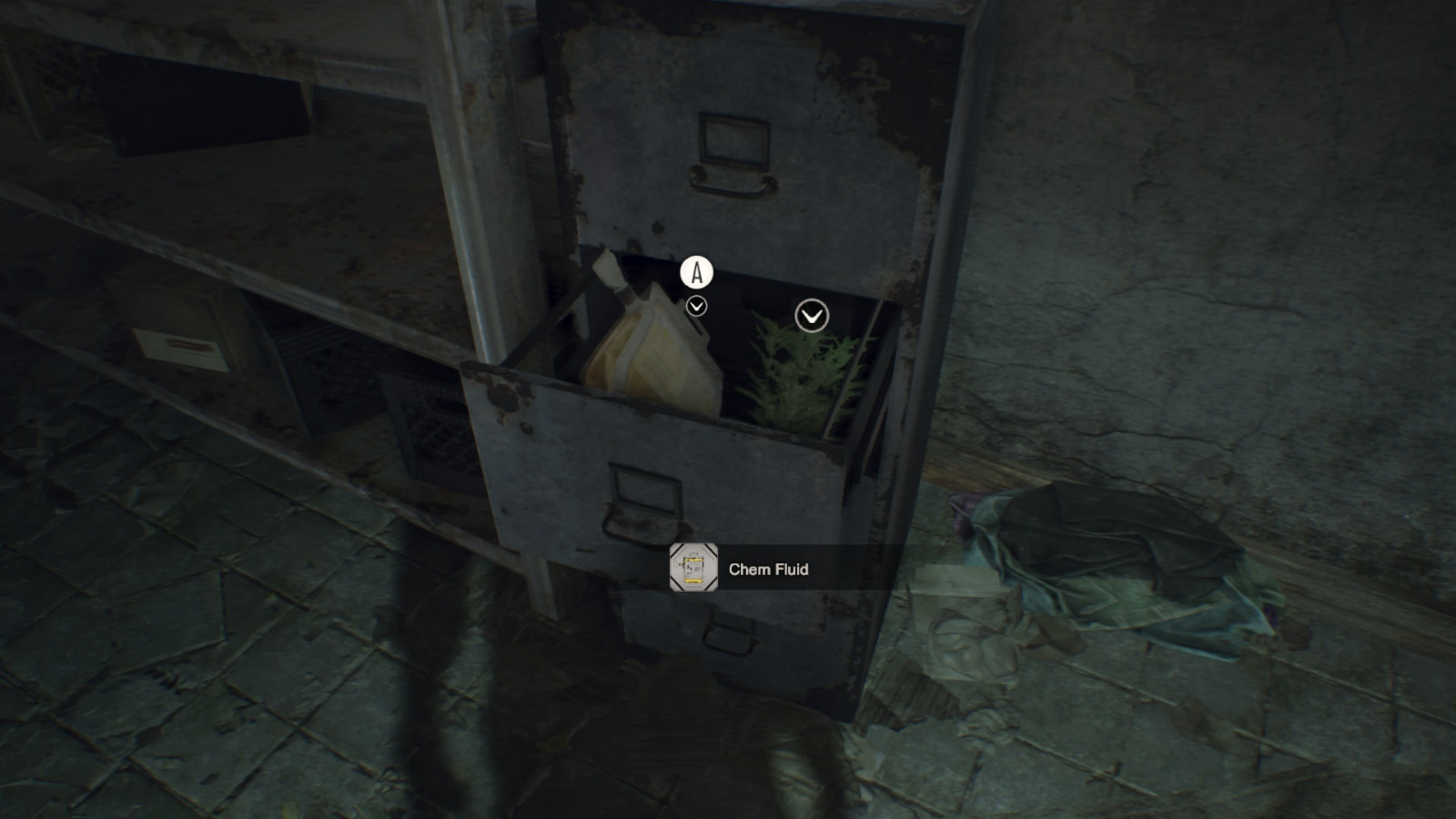Click the Chem Fluid name label

tap(768, 570)
